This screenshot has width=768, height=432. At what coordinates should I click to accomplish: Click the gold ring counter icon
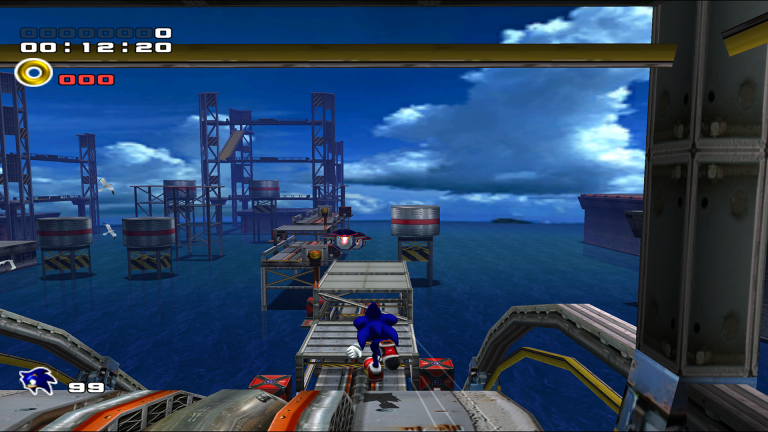coord(34,73)
